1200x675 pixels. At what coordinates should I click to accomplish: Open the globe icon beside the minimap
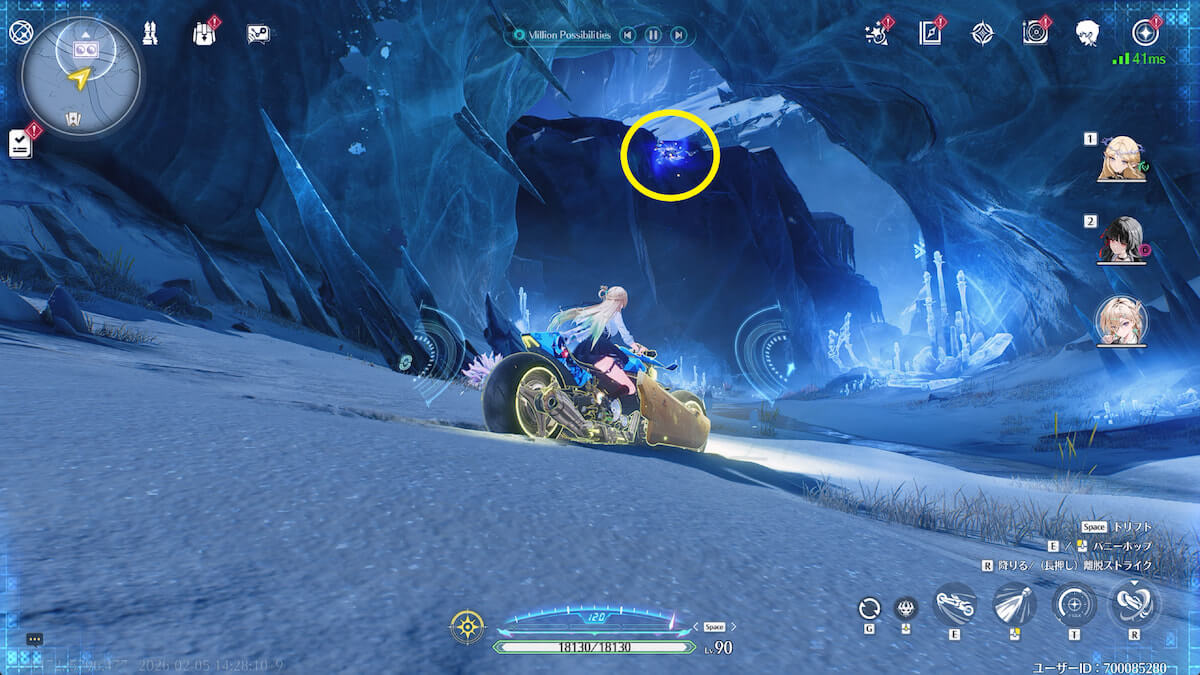[20, 32]
